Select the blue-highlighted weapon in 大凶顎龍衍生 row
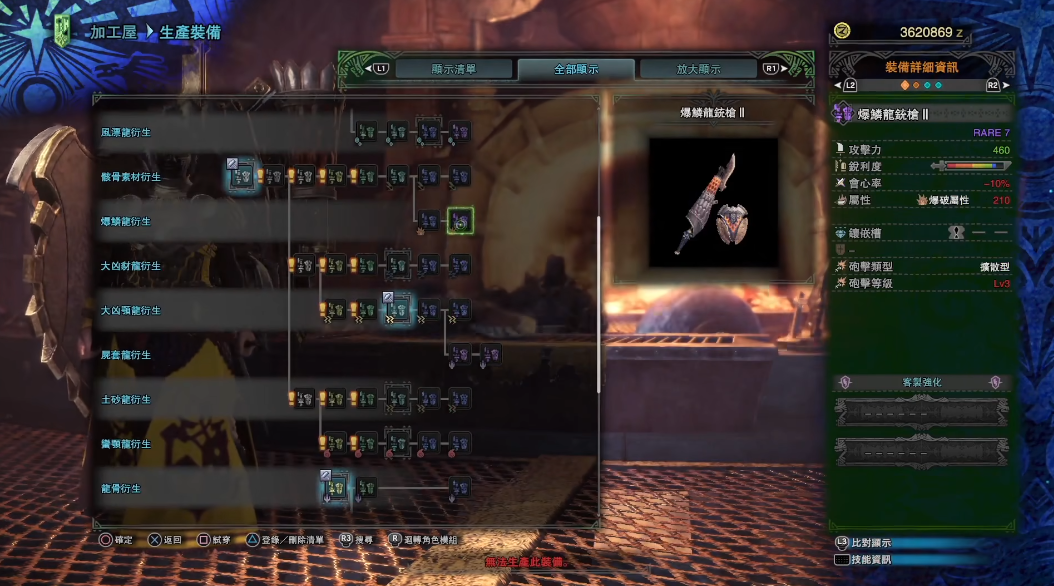 [x=397, y=310]
